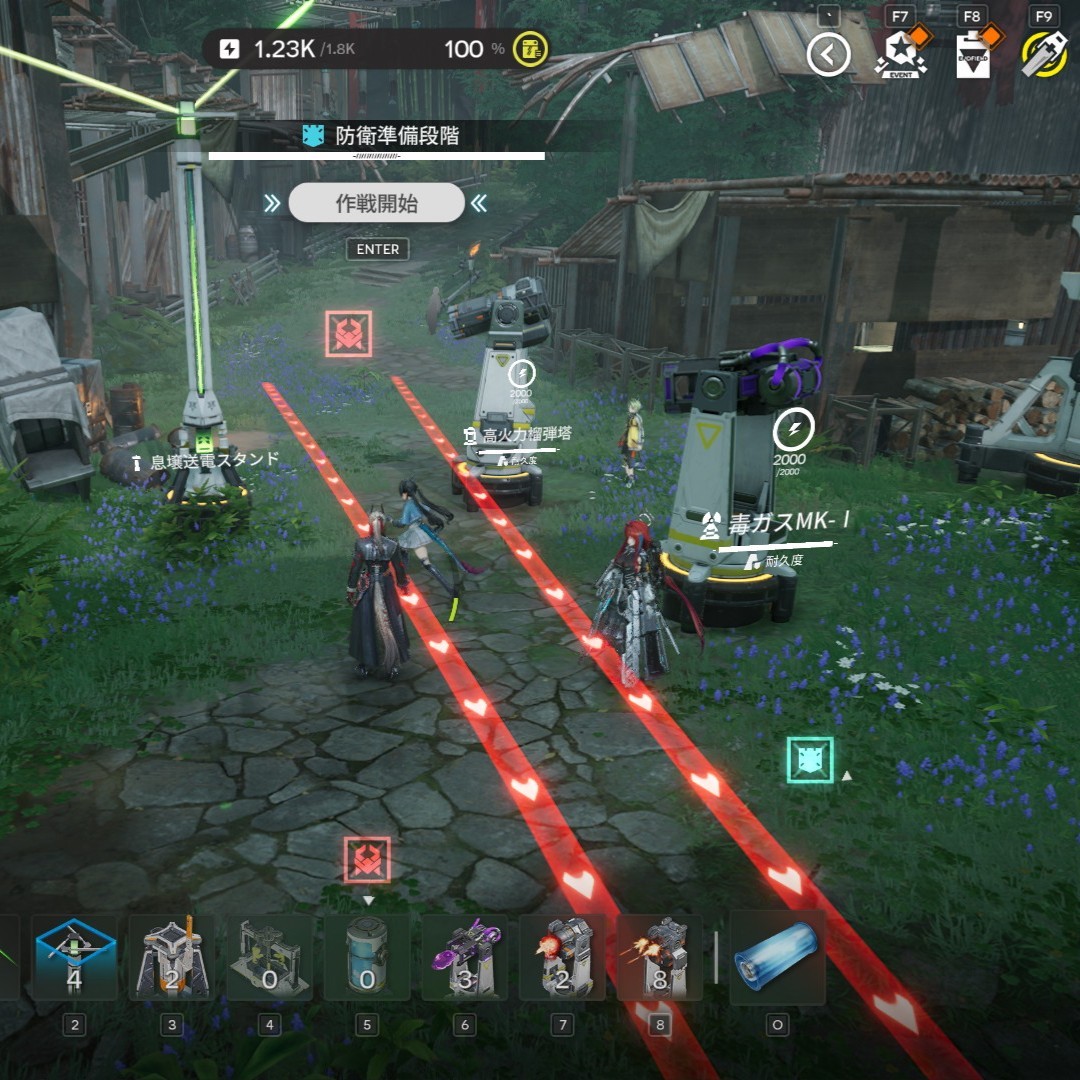Open the Endfield clipboard icon
Image resolution: width=1080 pixels, height=1080 pixels.
tap(972, 53)
